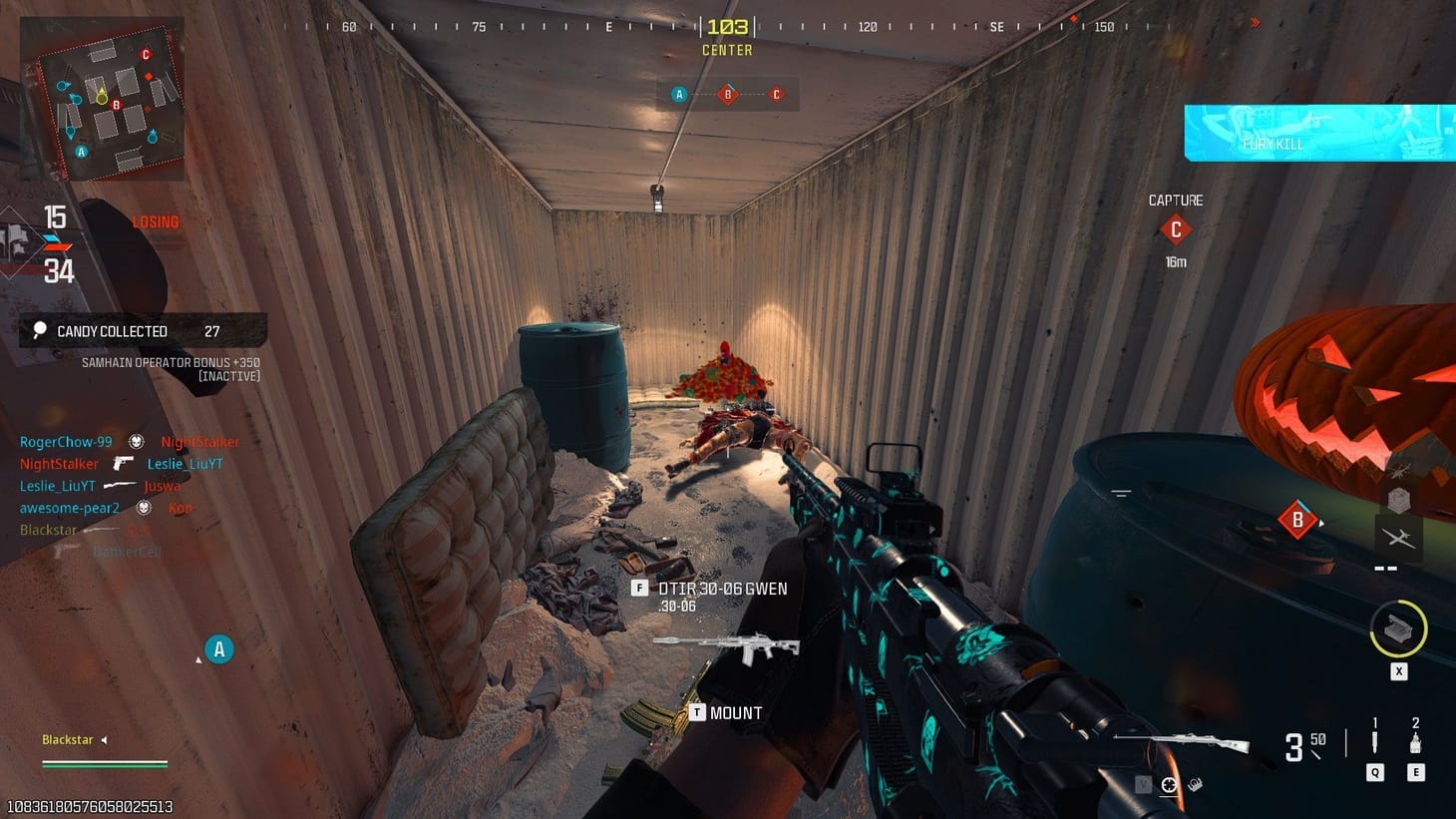
Task: Click the candy icon beside Candy Collected
Action: coord(38,330)
